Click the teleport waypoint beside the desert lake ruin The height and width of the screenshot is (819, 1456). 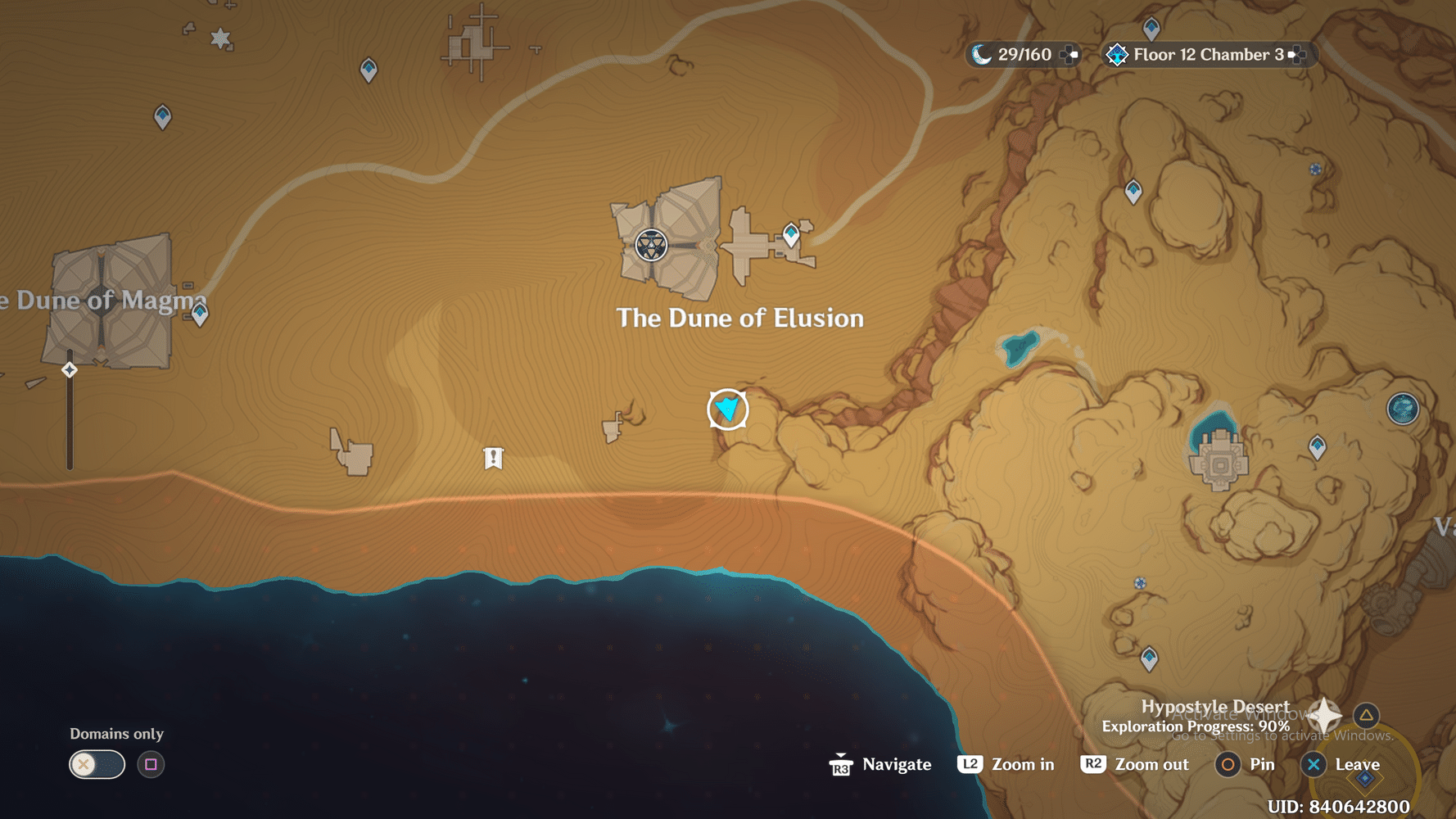[x=1317, y=448]
